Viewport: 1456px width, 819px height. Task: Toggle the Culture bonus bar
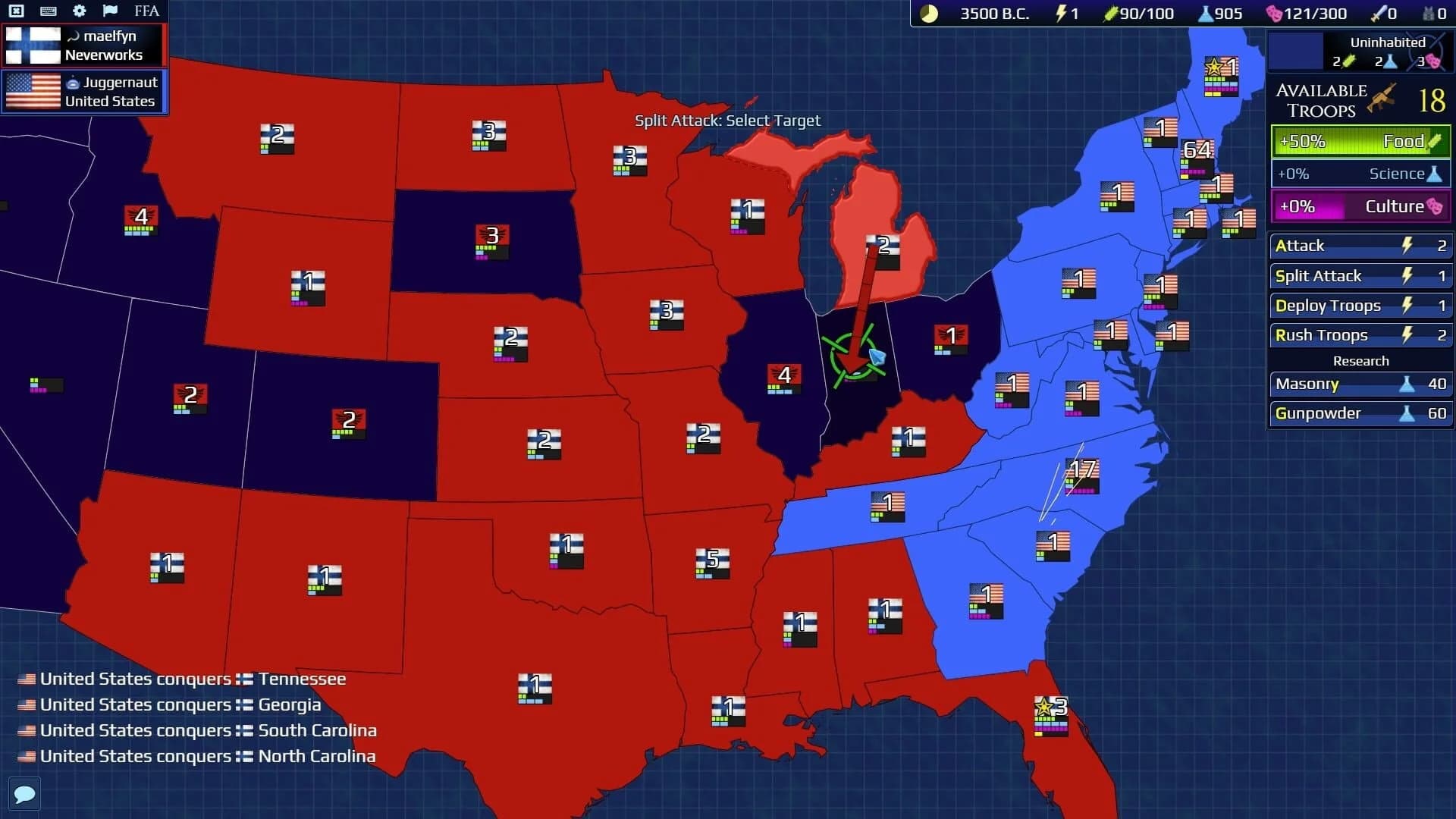coord(1360,206)
